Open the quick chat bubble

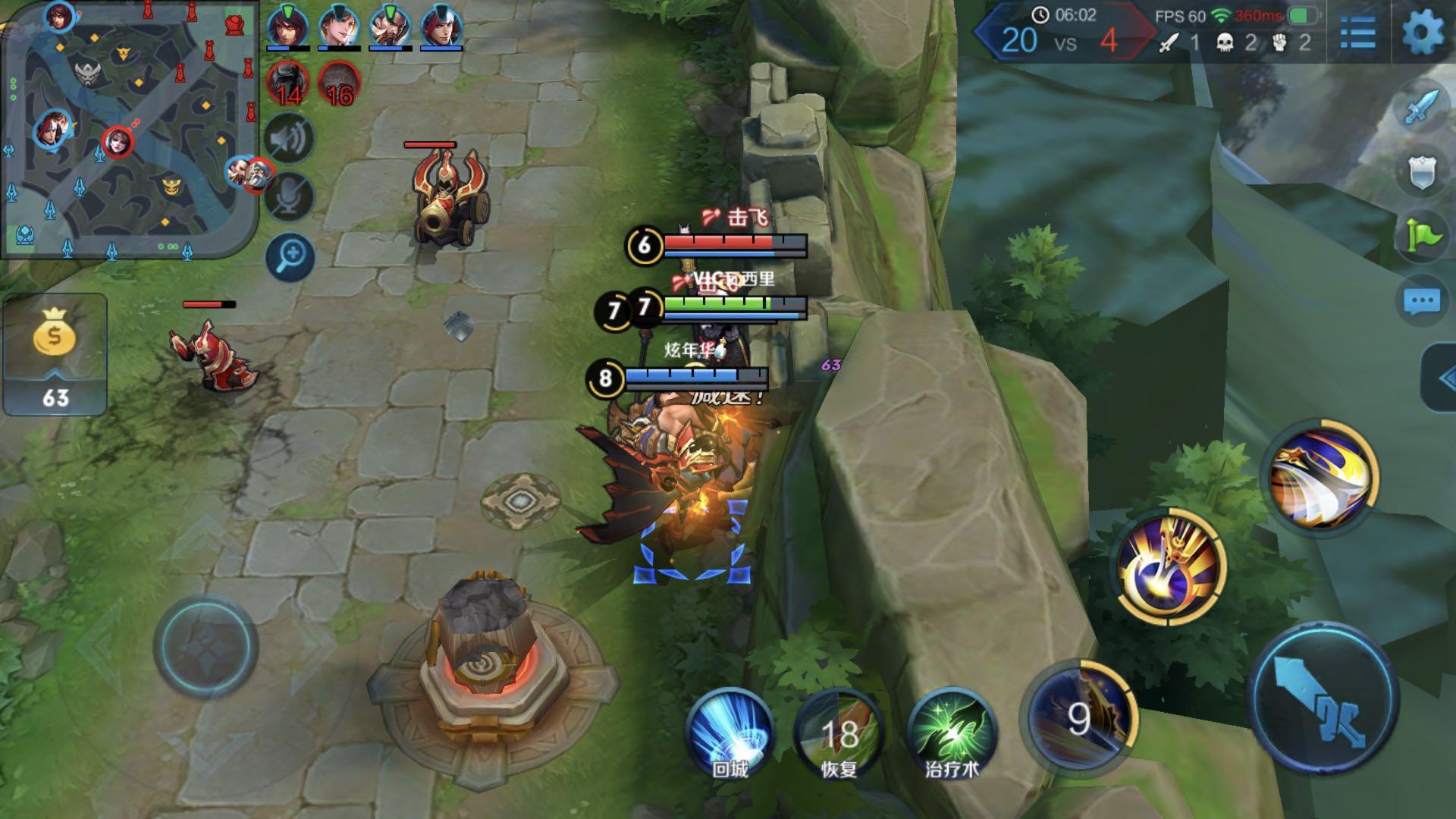(1421, 301)
